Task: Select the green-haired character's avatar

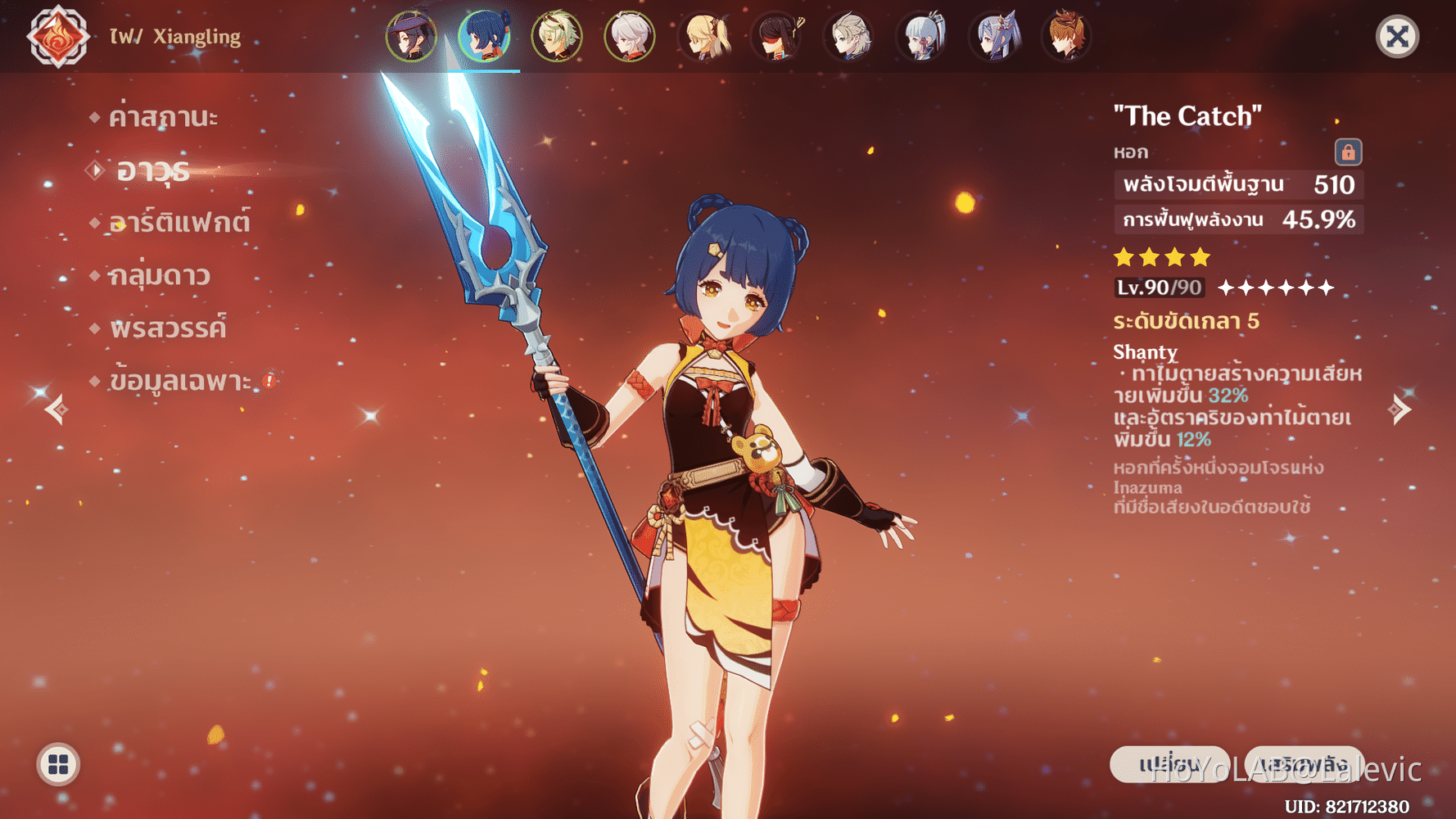Action: click(x=555, y=37)
